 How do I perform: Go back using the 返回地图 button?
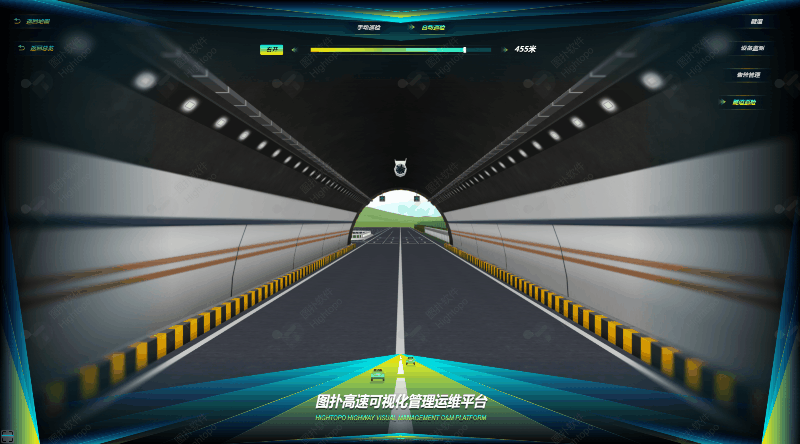pos(38,21)
